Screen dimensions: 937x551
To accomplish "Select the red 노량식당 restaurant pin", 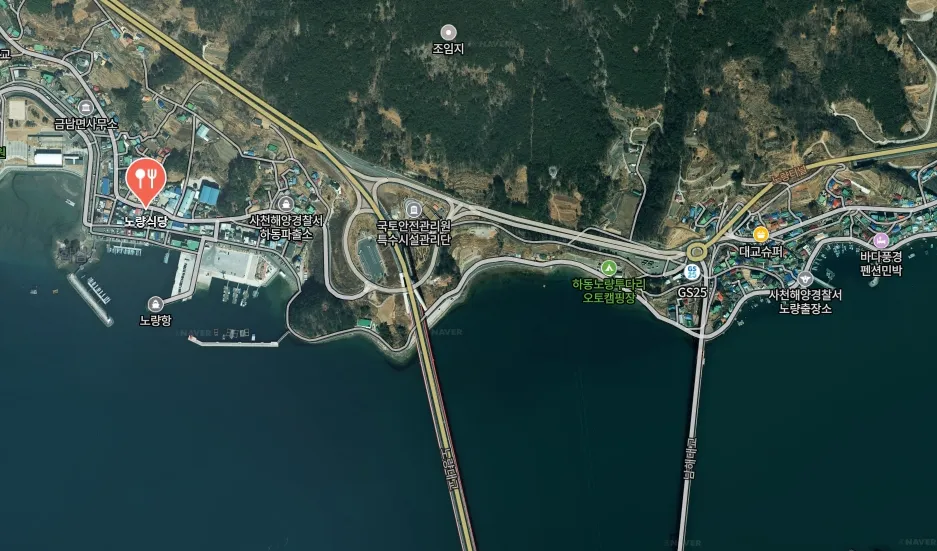I will (x=147, y=180).
